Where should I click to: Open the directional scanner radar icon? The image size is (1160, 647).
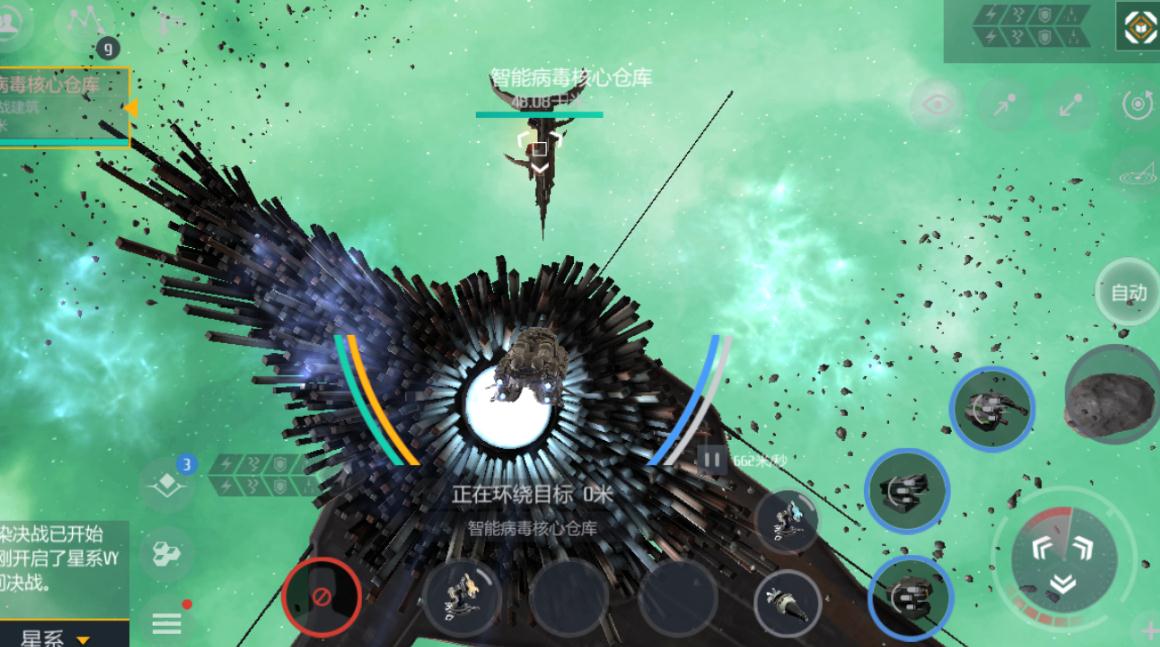[1137, 172]
